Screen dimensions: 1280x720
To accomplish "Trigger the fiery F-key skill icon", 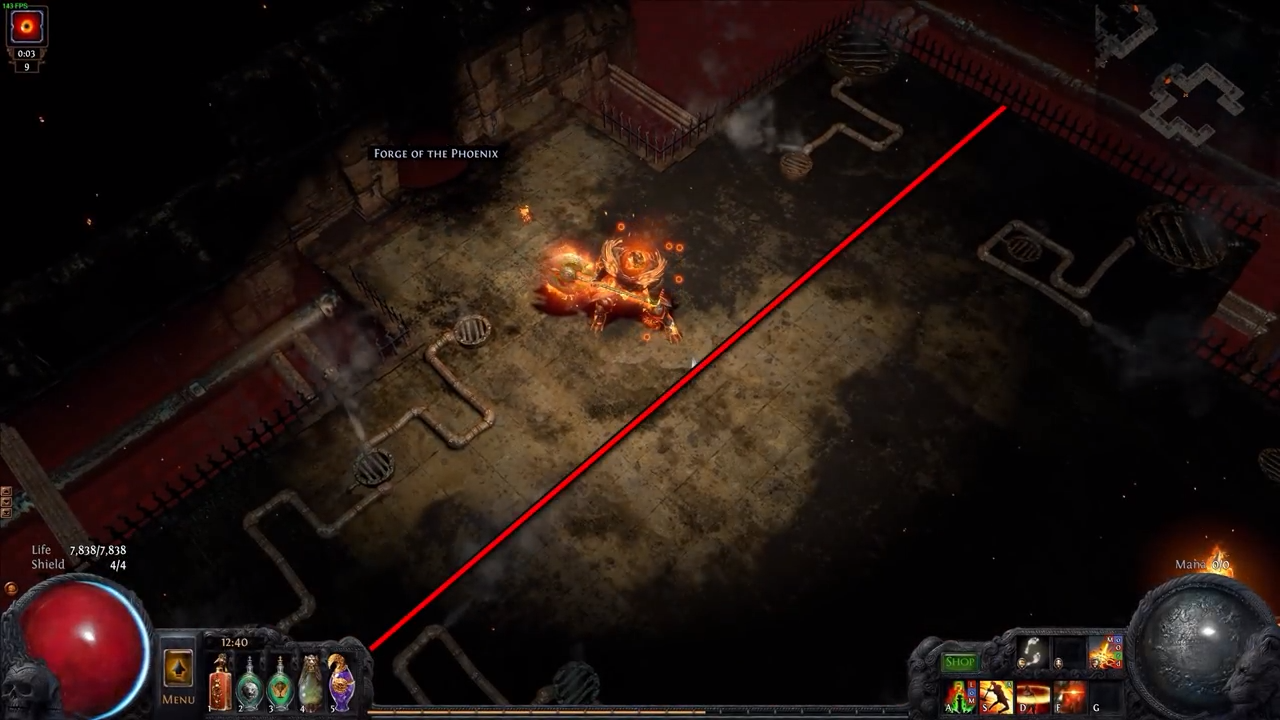I will 1068,695.
